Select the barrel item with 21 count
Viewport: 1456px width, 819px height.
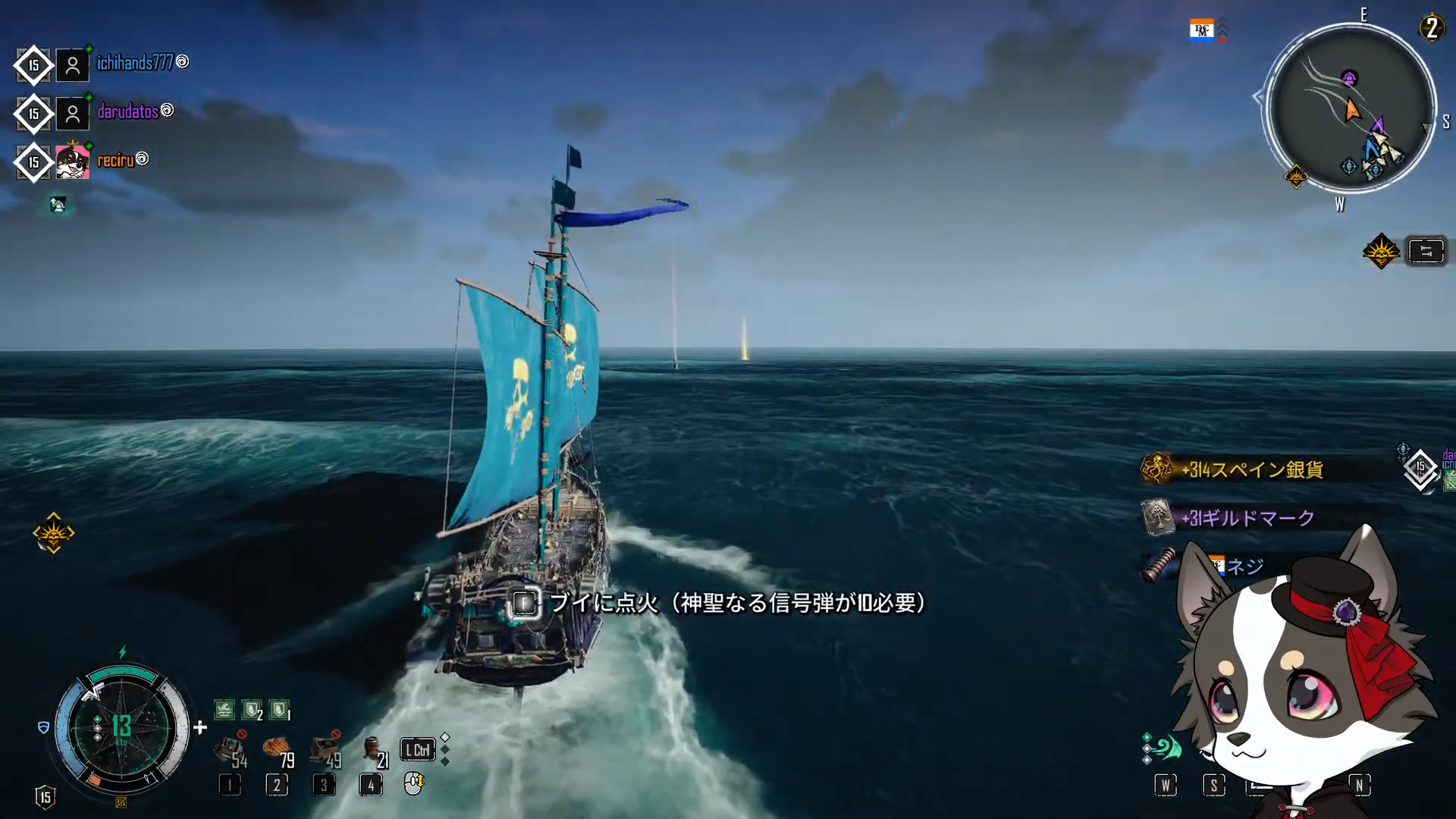point(372,750)
